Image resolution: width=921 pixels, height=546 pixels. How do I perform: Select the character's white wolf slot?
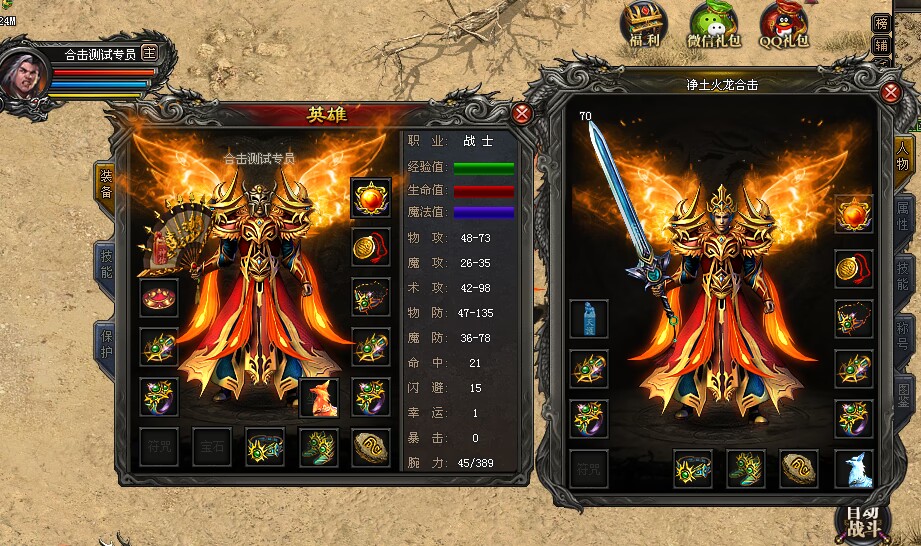pyautogui.click(x=854, y=468)
